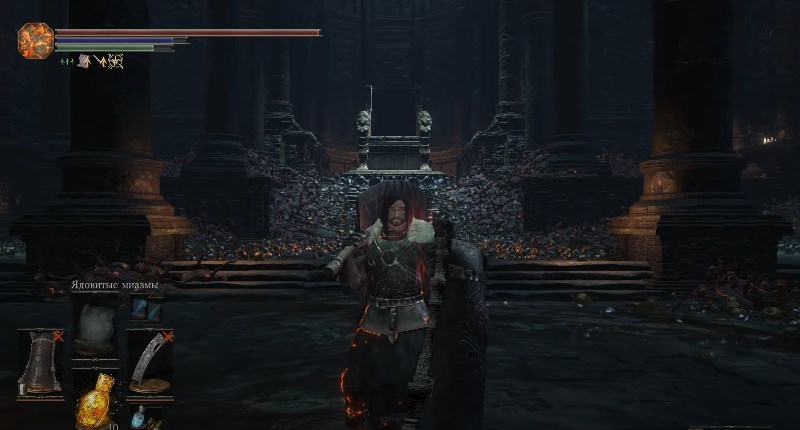Select the right-hand curved sword slot
The height and width of the screenshot is (430, 800).
149,361
